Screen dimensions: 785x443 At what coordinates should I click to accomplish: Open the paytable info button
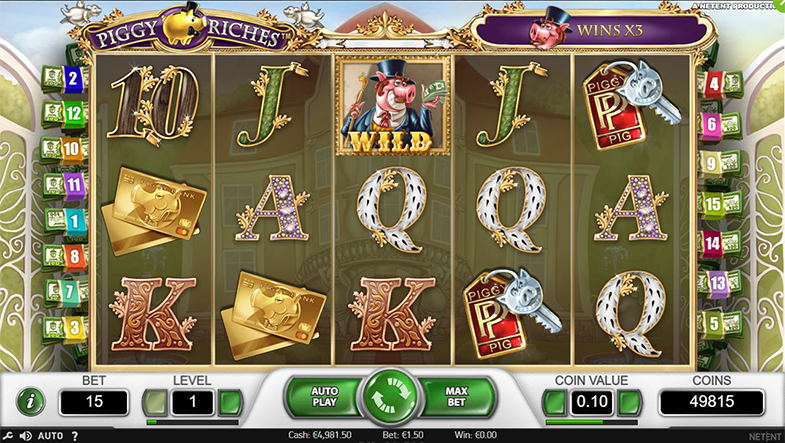click(x=31, y=402)
